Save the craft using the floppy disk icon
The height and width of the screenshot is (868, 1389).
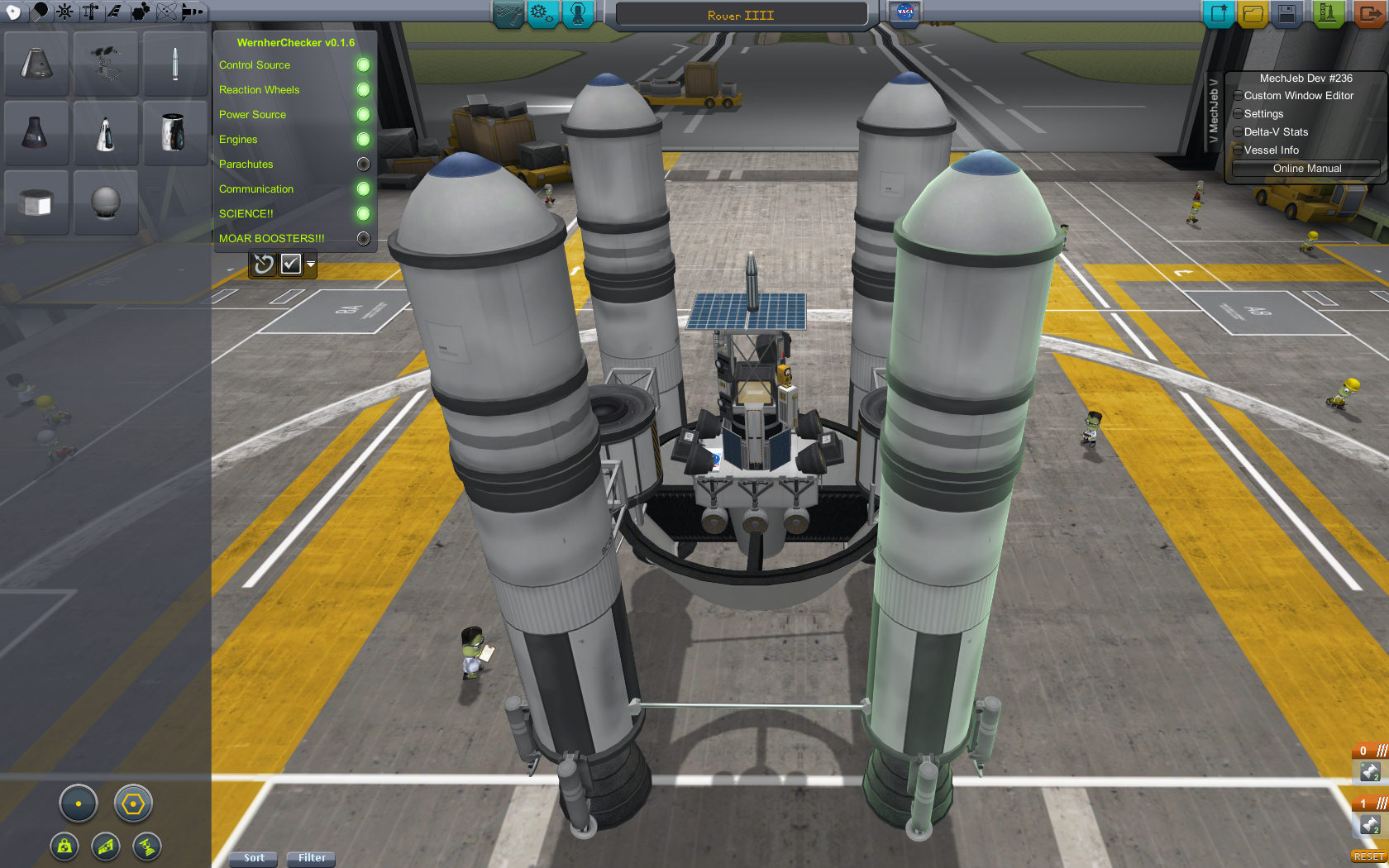[x=1286, y=14]
